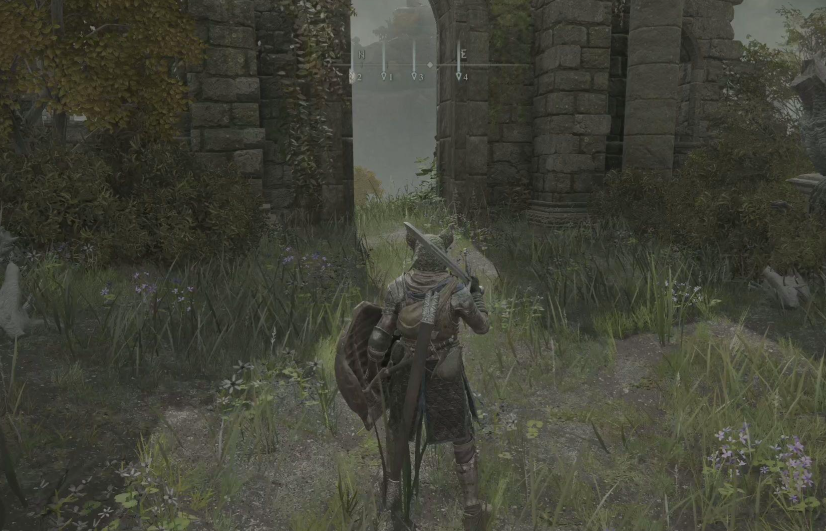The width and height of the screenshot is (826, 531).
Task: Select compass waypoint marker 2
Action: click(x=354, y=75)
